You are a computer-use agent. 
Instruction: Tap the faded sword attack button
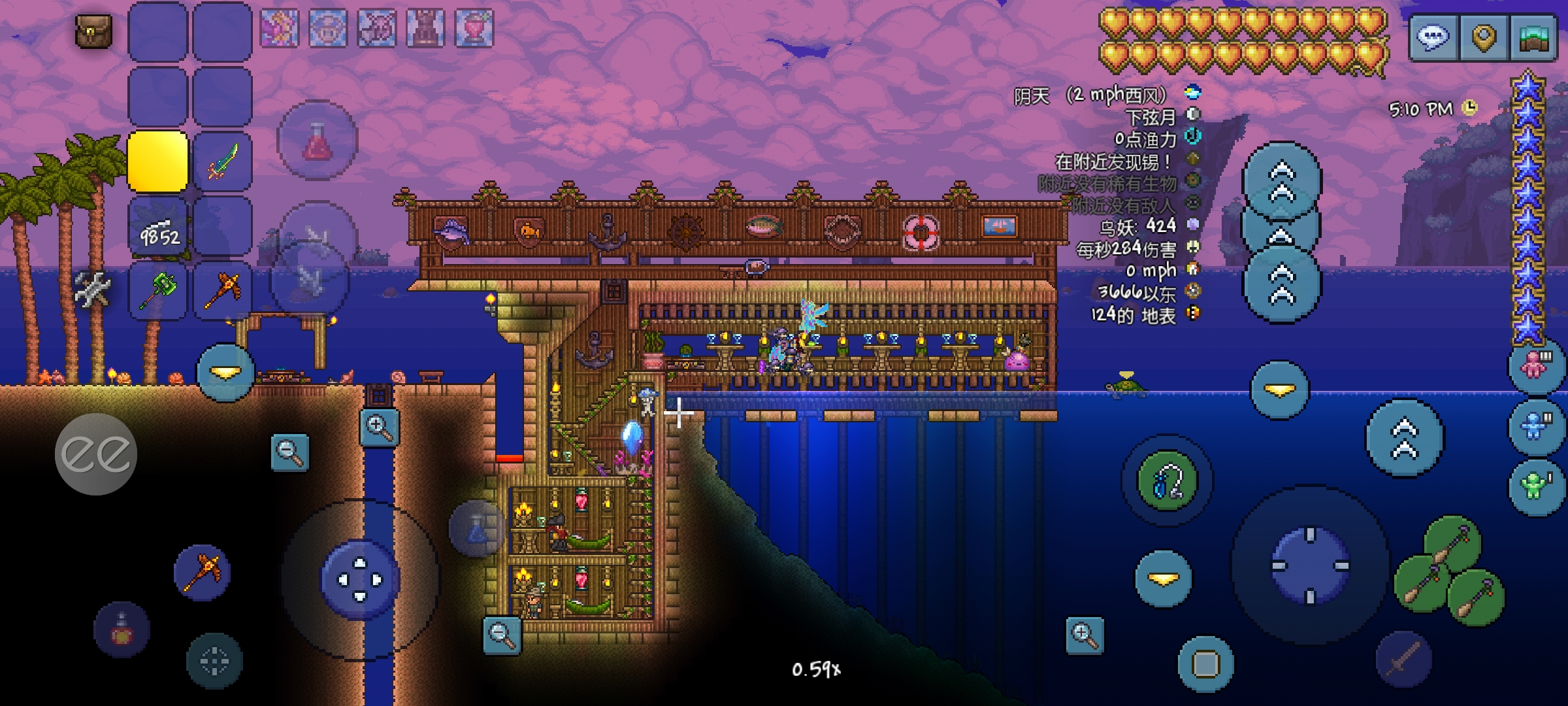1403,659
